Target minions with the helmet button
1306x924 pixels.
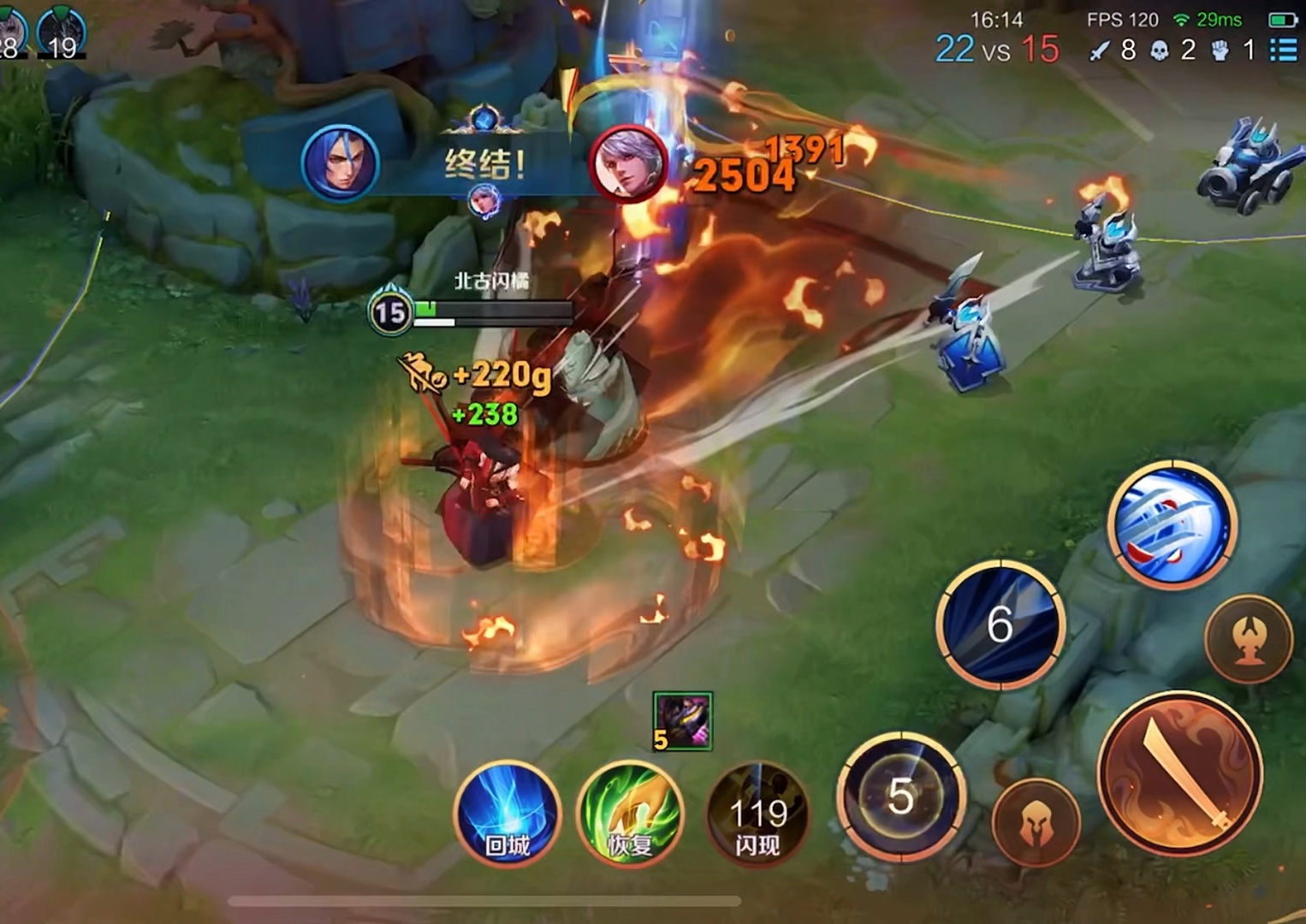[1036, 825]
